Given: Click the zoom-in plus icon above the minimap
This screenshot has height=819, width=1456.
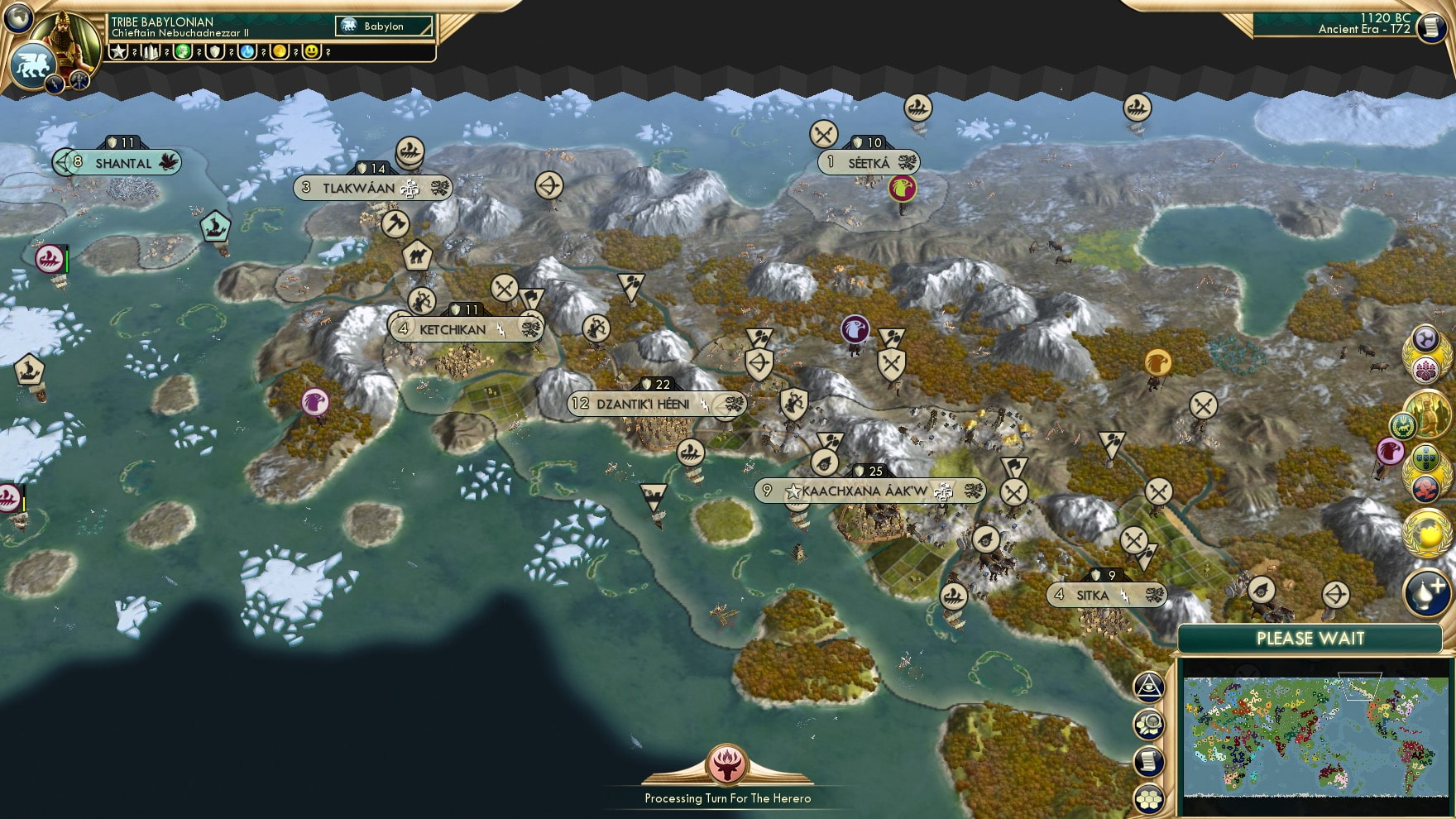Looking at the screenshot, I should pos(1425,592).
